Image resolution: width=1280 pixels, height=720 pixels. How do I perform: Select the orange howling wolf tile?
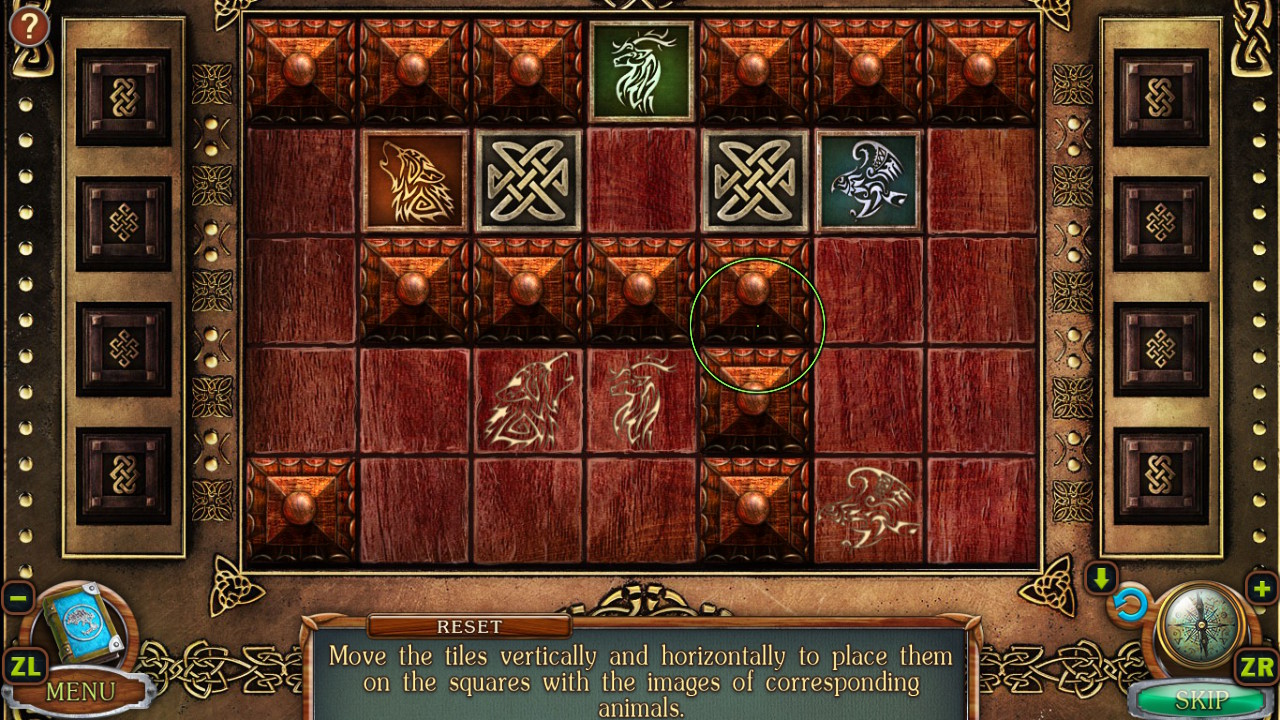click(x=415, y=181)
